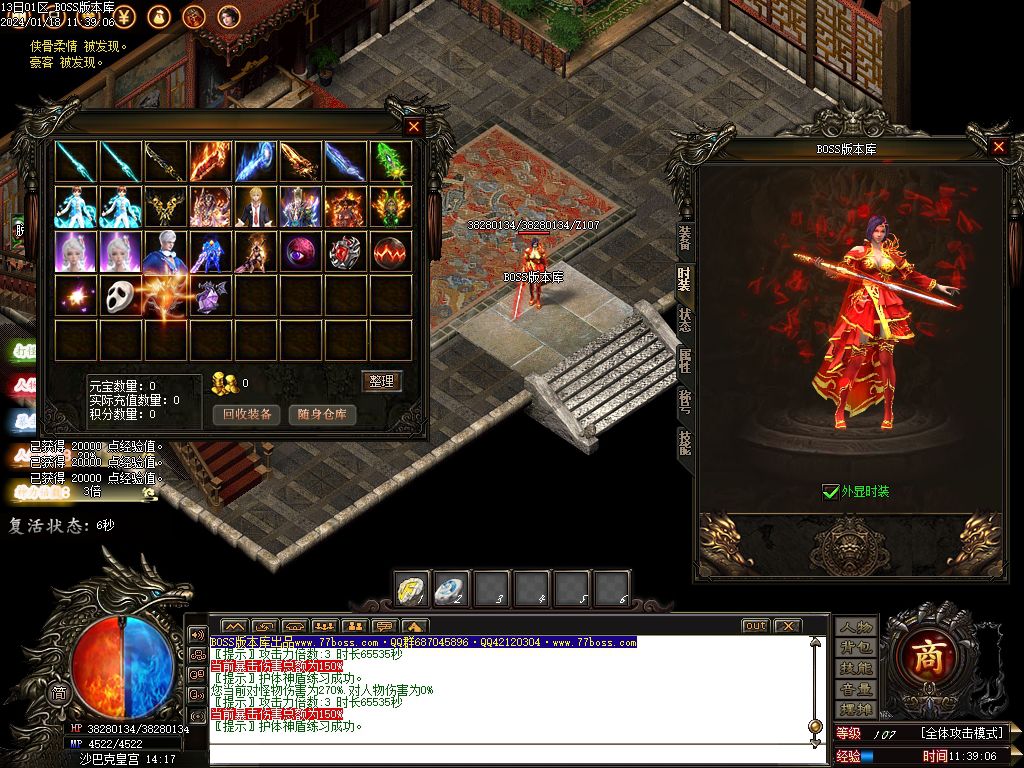Close the inventory bag window
1024x768 pixels.
click(x=414, y=127)
